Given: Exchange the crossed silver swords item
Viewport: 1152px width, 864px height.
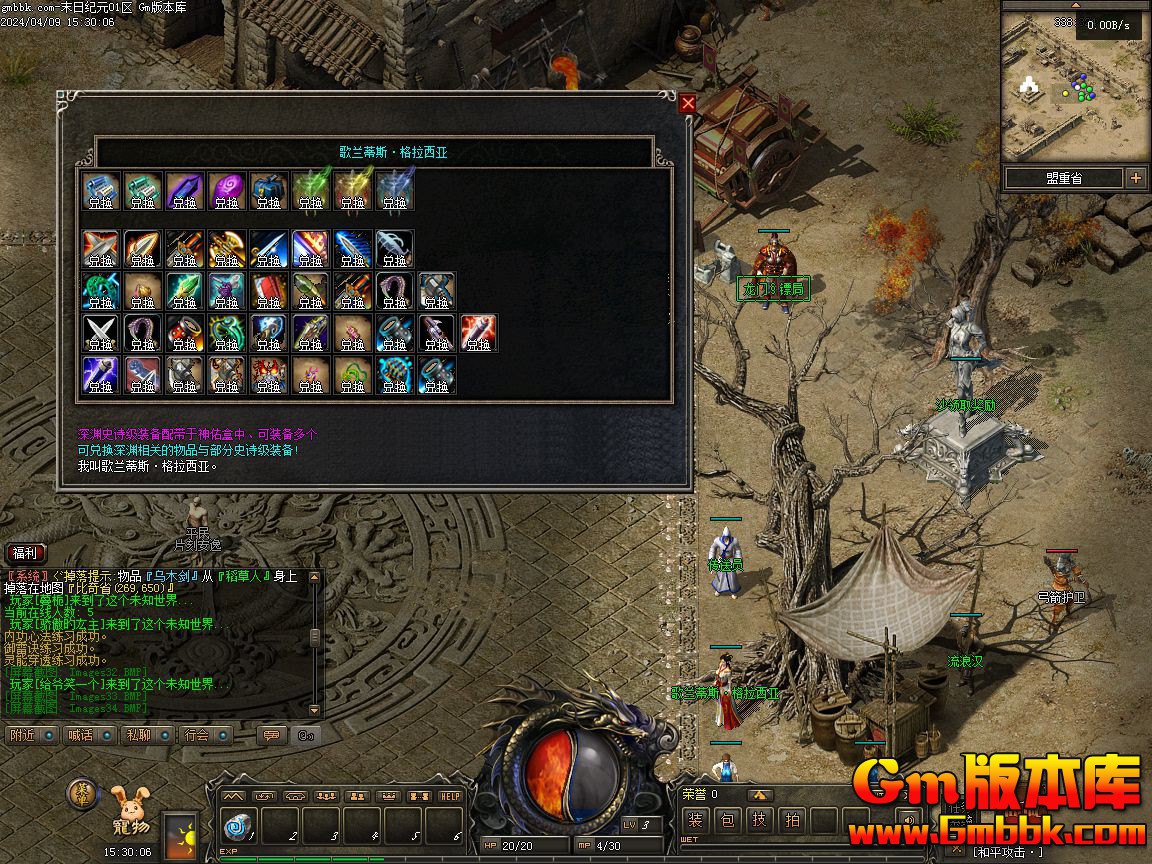Looking at the screenshot, I should [x=101, y=333].
